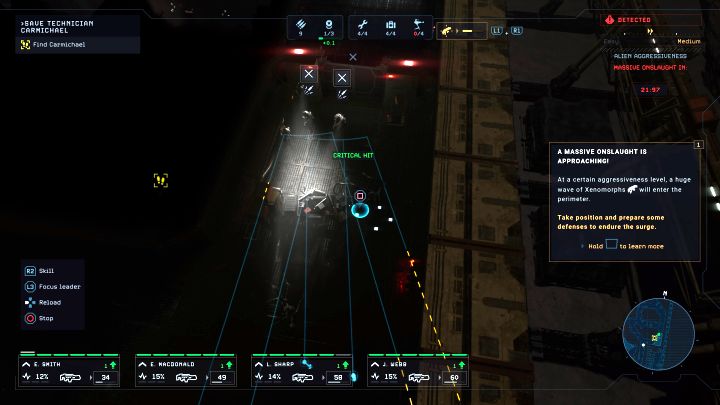Viewport: 720px width, 405px height.
Task: Choose marine L. Sharp's status card
Action: click(x=301, y=371)
